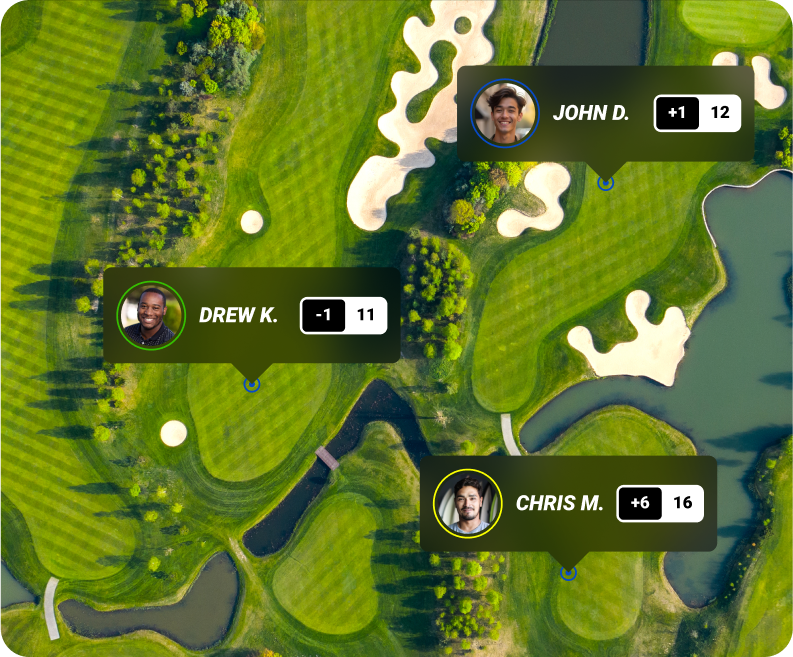Show John D.'s +1 score badge
Viewport: 793px width, 657px height.
[x=677, y=113]
